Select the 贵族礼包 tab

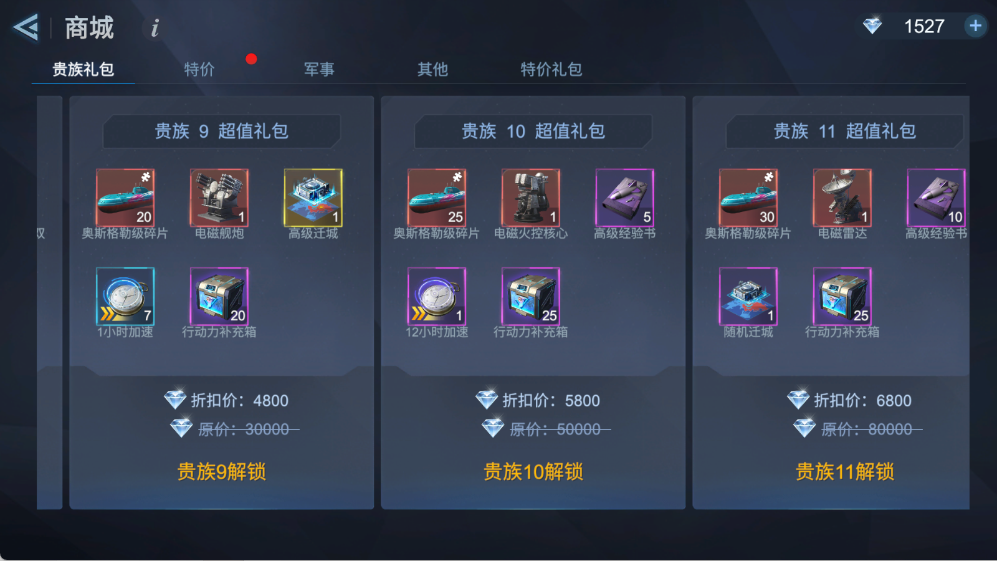point(83,69)
